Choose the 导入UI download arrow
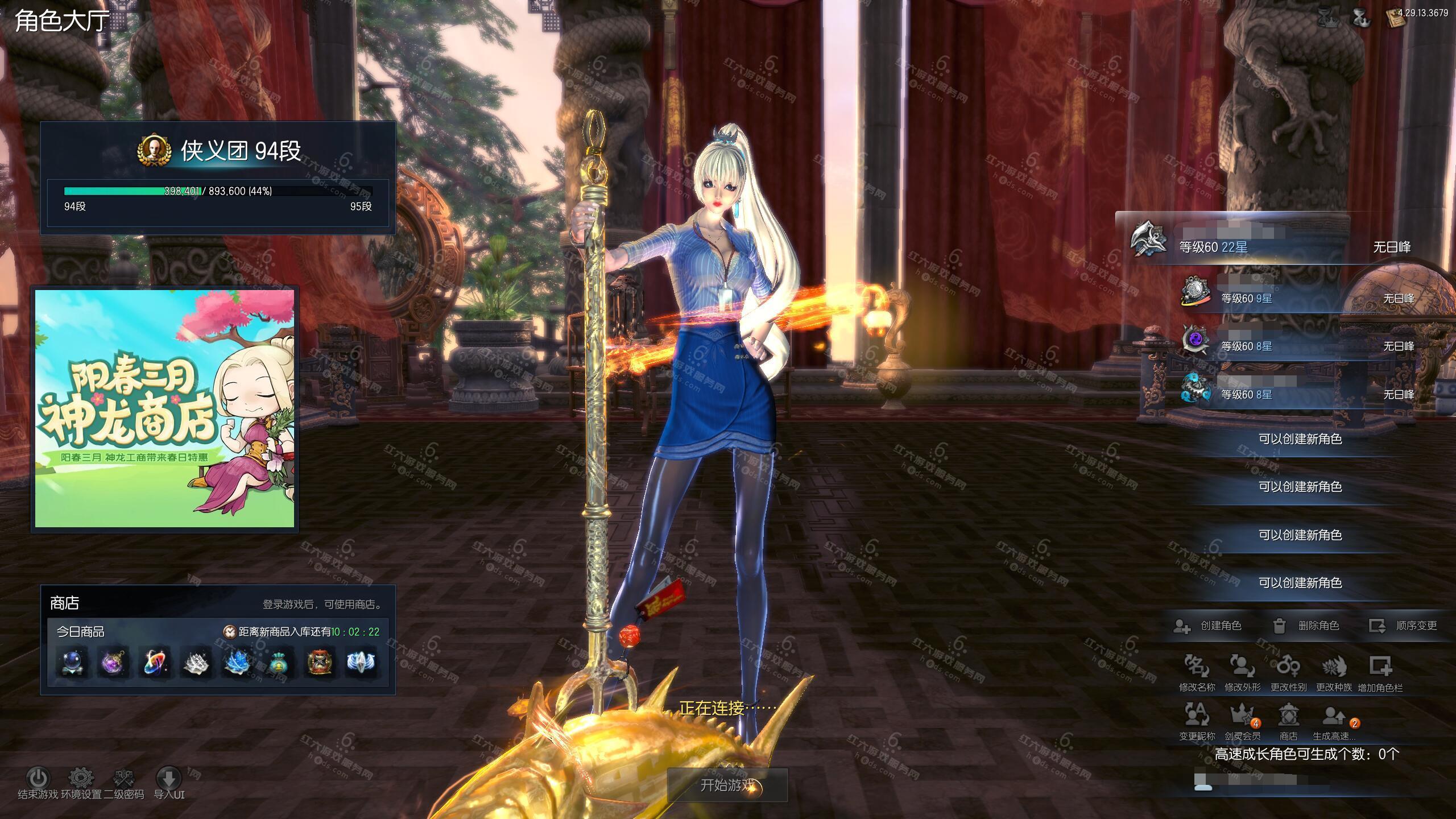 coord(169,777)
